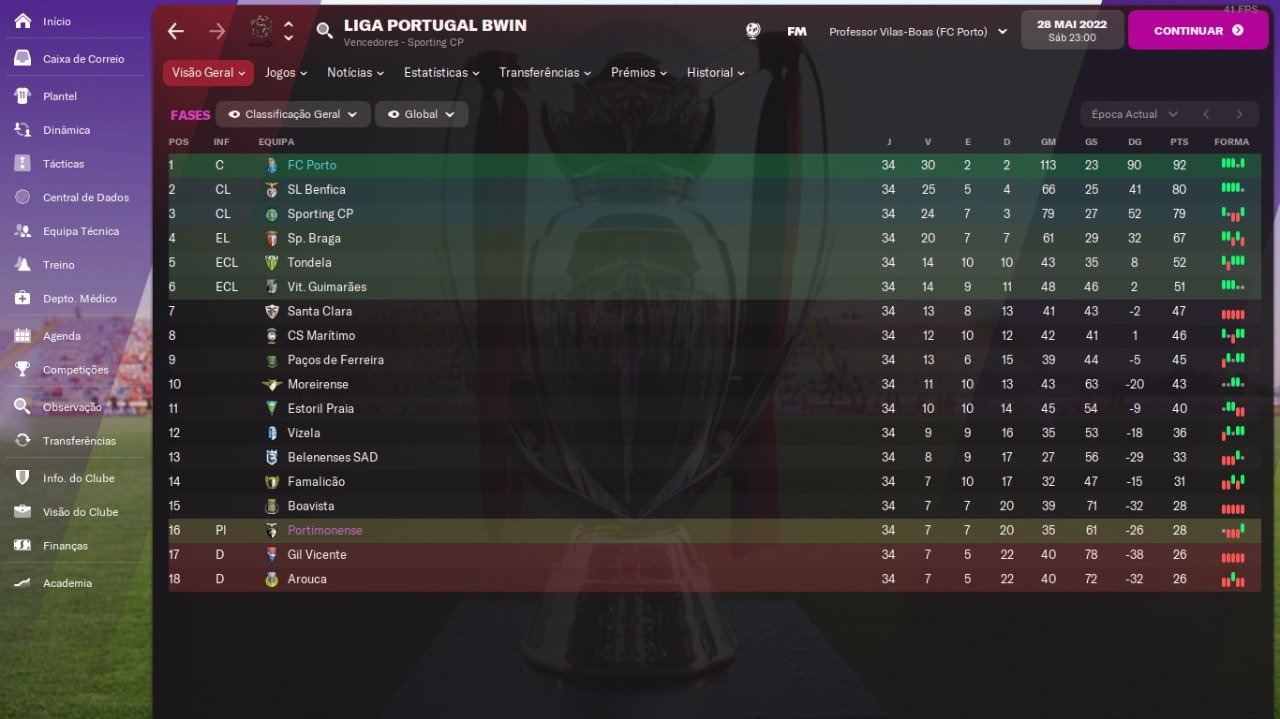Click the Continuar button
The height and width of the screenshot is (719, 1280).
point(1197,30)
